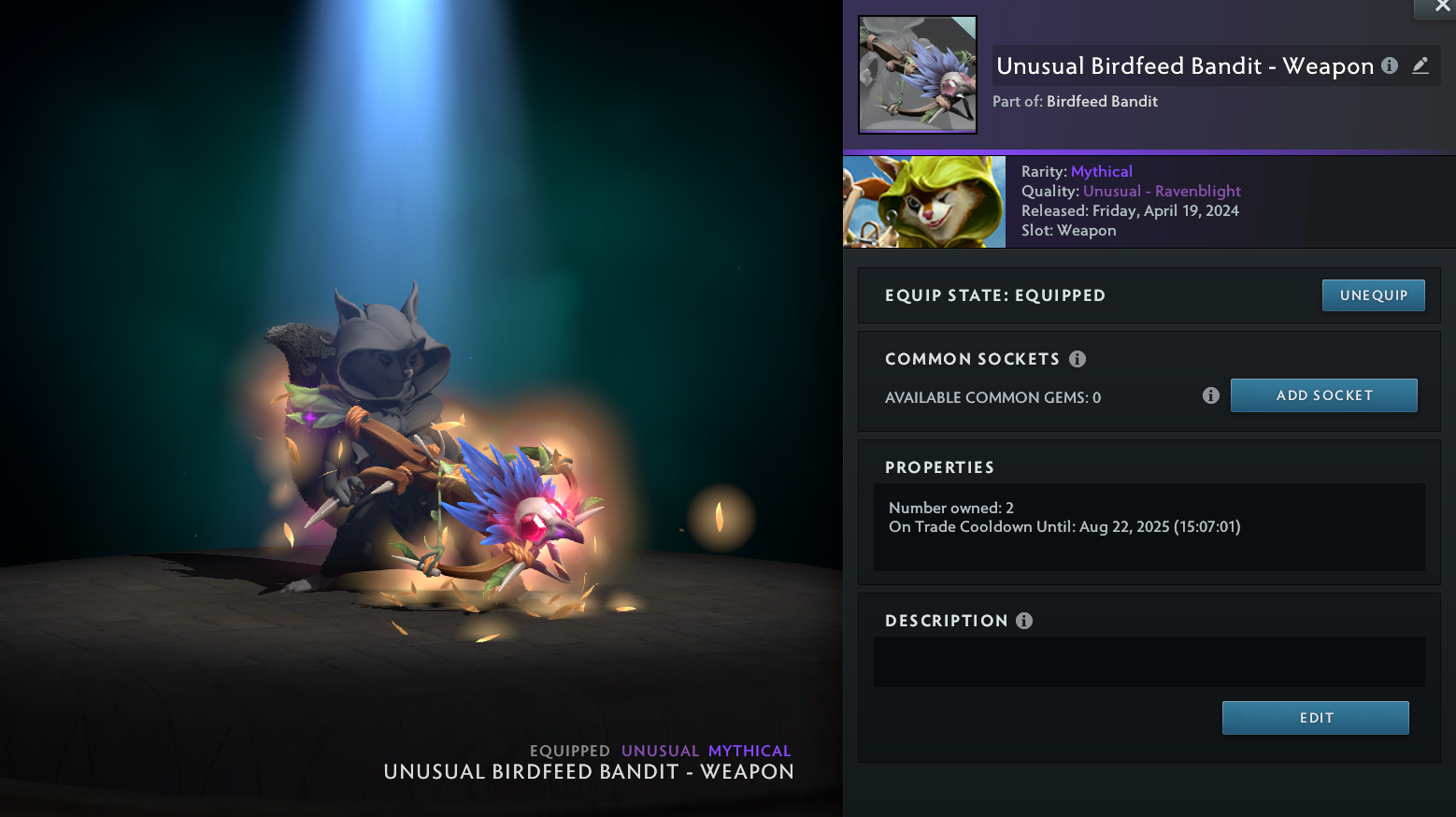Click the info icon beside Available Common Gems
Screen dimensions: 1456x817
tap(1210, 395)
